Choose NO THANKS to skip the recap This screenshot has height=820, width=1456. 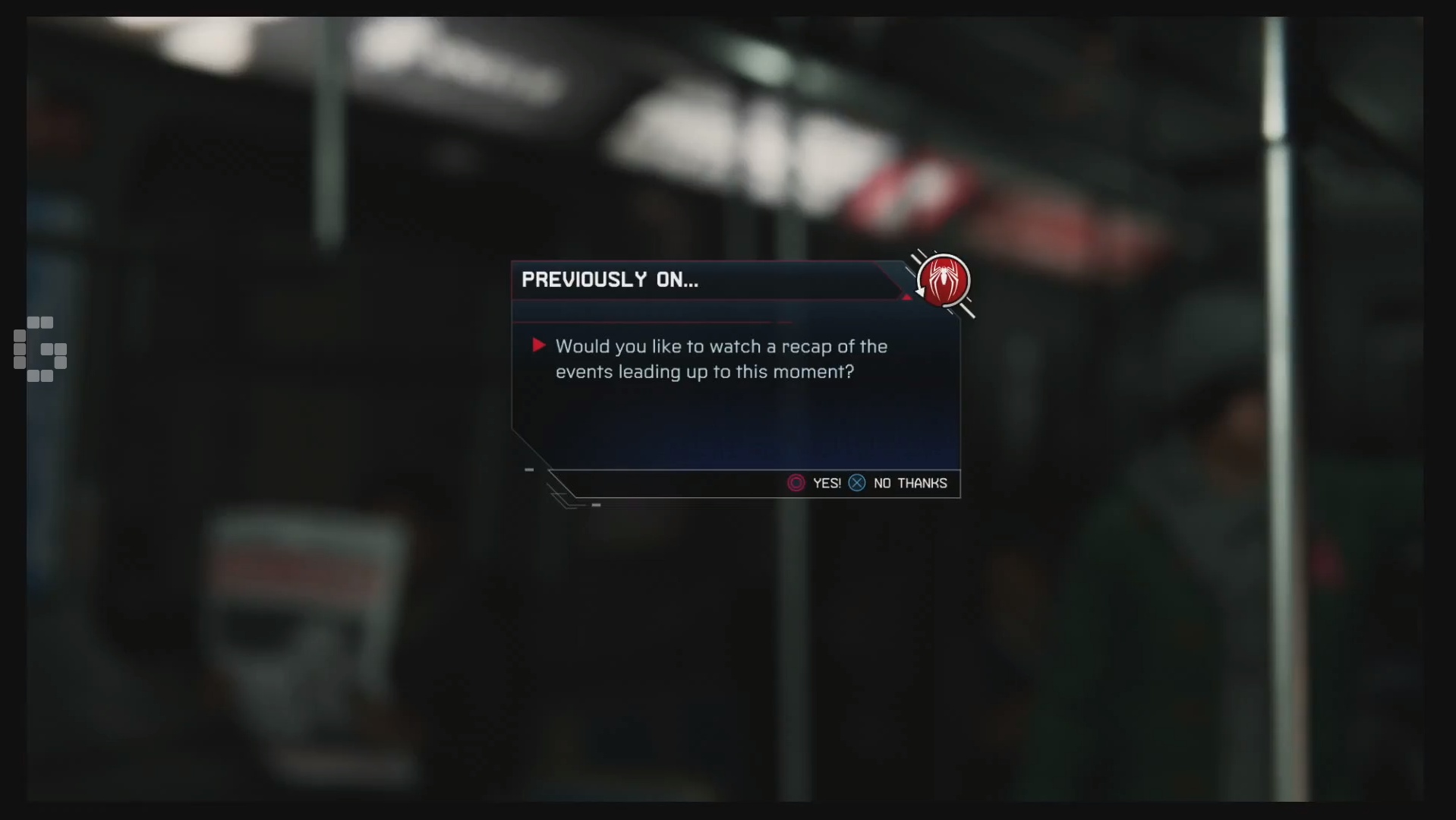(910, 483)
